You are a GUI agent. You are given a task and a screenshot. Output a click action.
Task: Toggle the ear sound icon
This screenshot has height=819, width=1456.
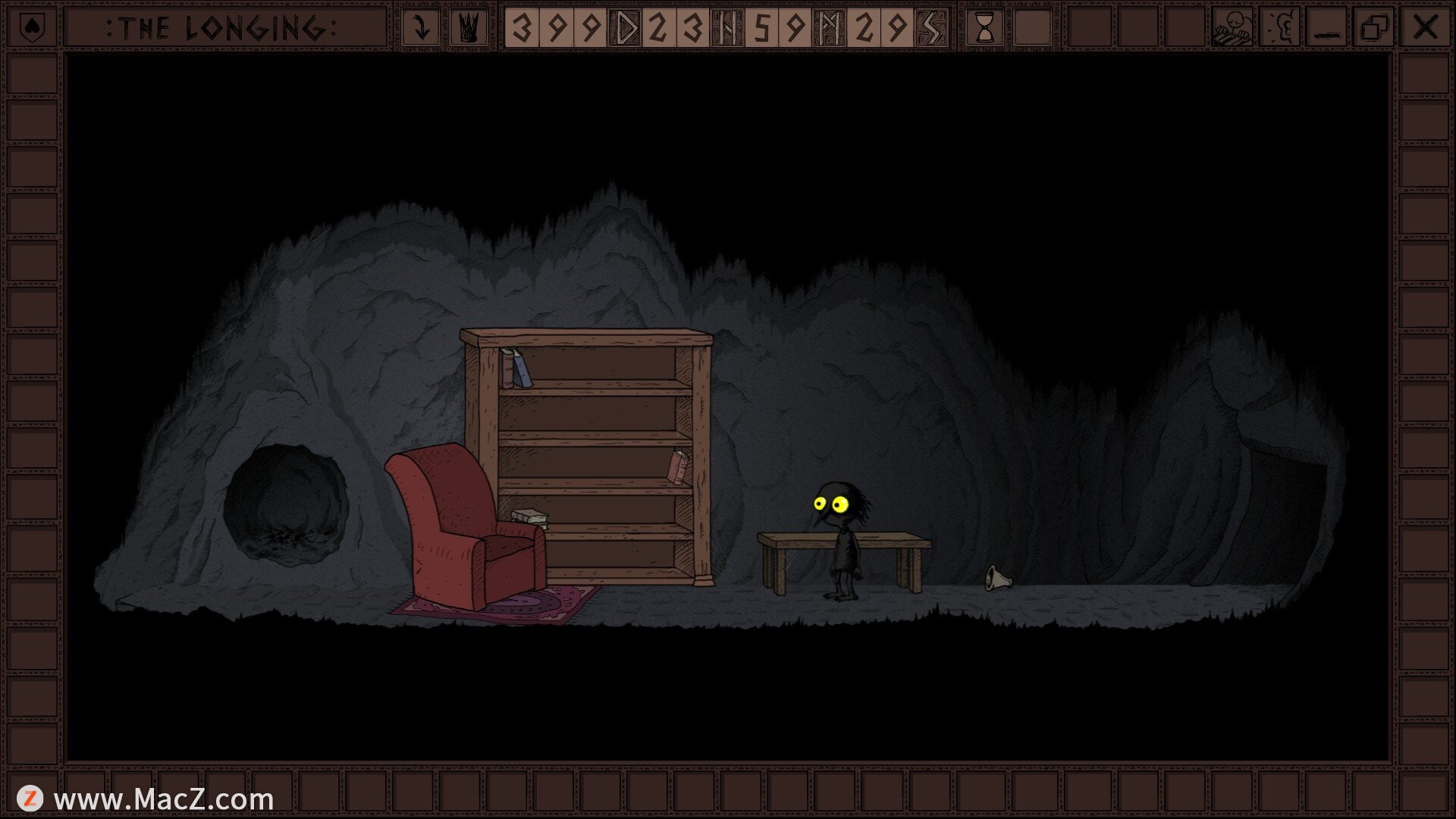pyautogui.click(x=1279, y=28)
